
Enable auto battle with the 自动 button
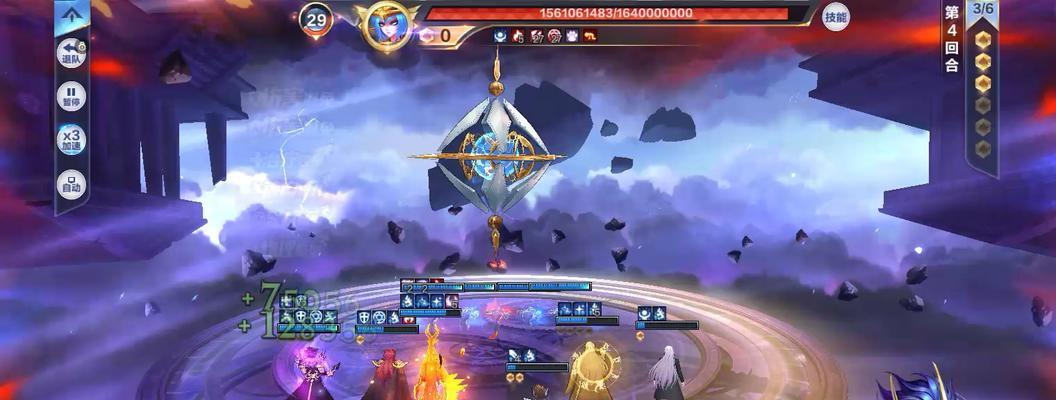pyautogui.click(x=71, y=185)
